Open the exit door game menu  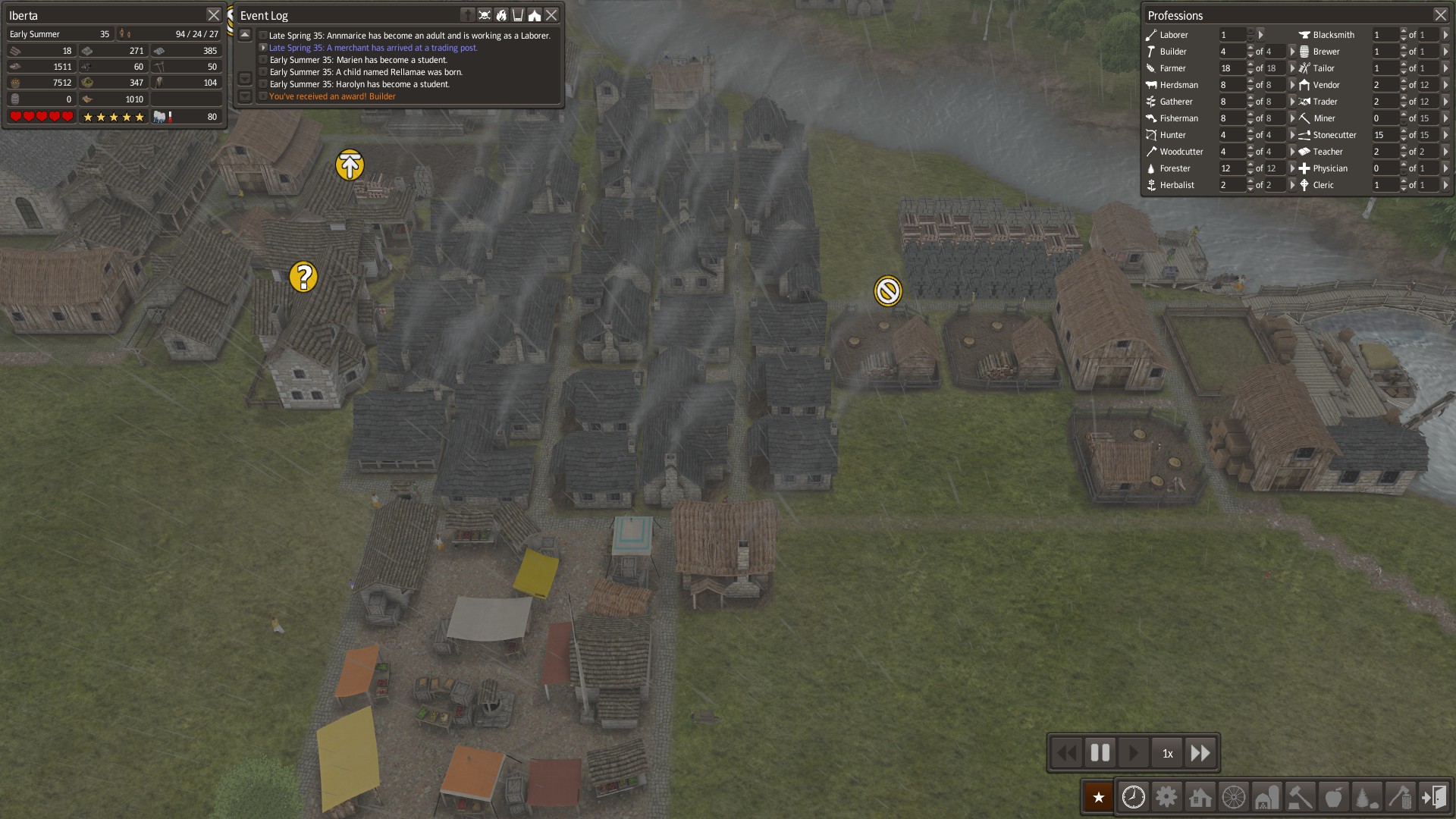[1433, 797]
